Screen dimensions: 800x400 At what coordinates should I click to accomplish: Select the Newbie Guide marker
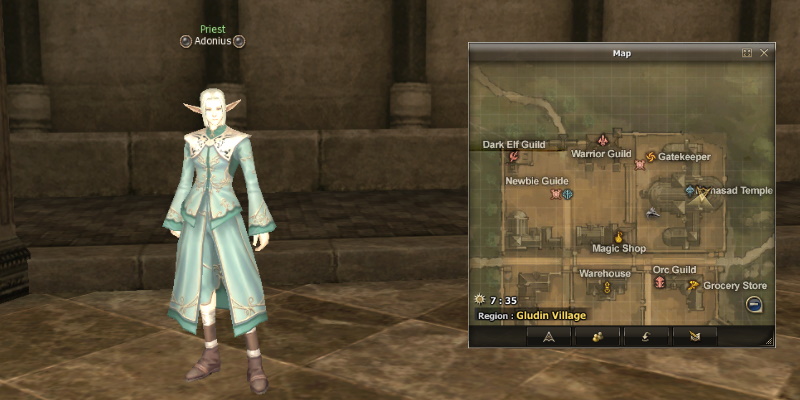click(x=555, y=194)
